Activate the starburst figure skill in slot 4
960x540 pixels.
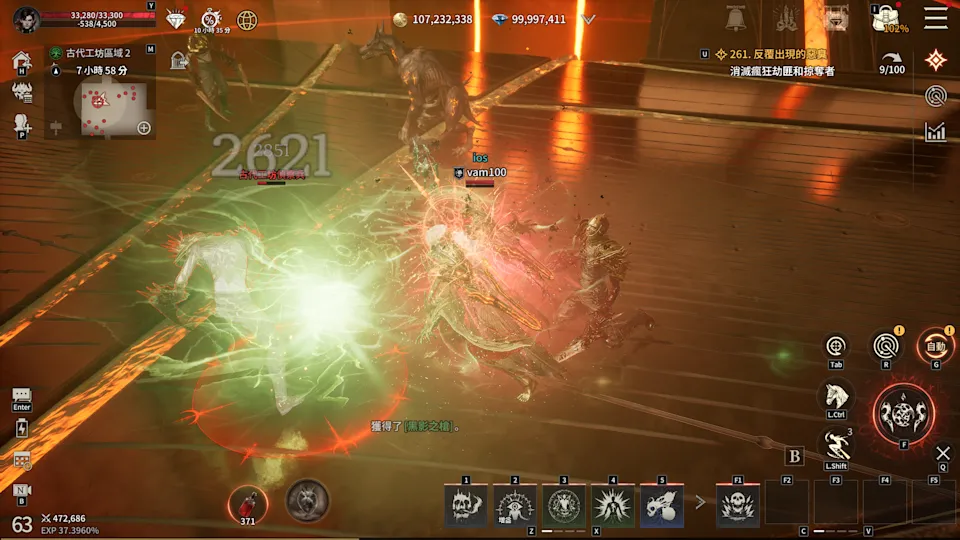[613, 505]
